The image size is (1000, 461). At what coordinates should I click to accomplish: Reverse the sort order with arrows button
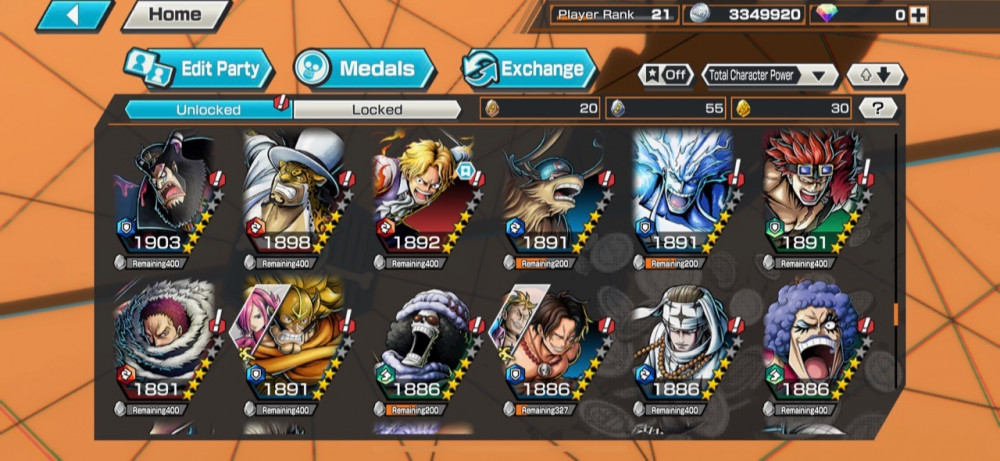[875, 75]
